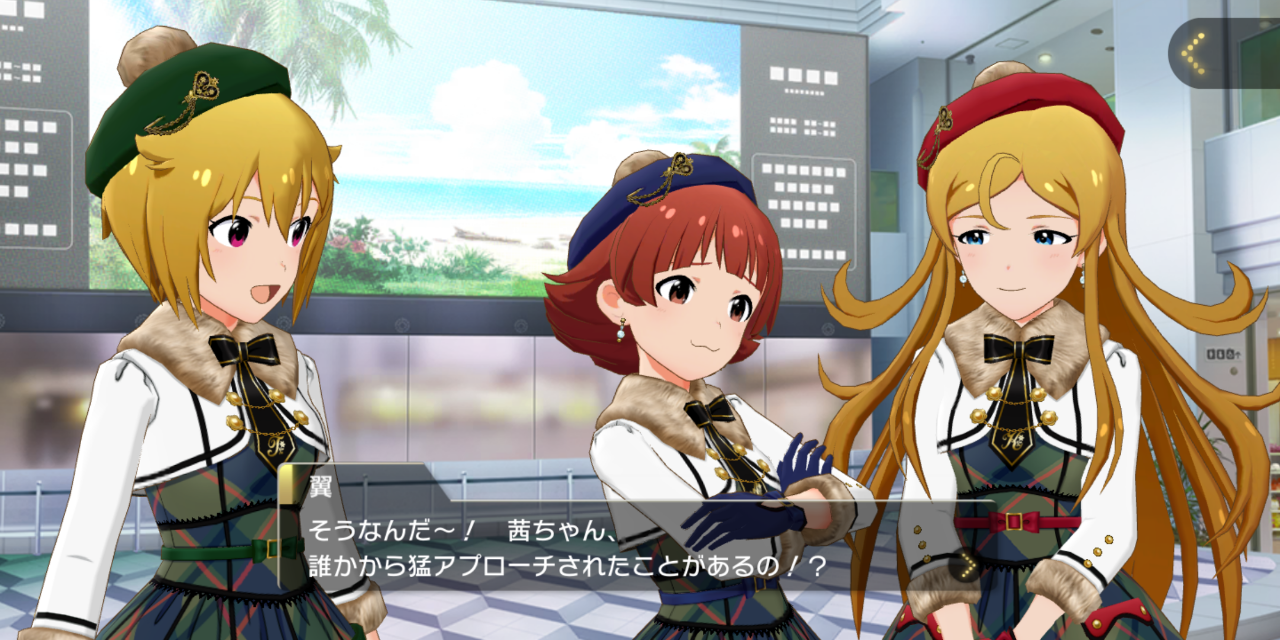
Task: Expand the side menu with the dotted left arrow
Action: [1193, 53]
